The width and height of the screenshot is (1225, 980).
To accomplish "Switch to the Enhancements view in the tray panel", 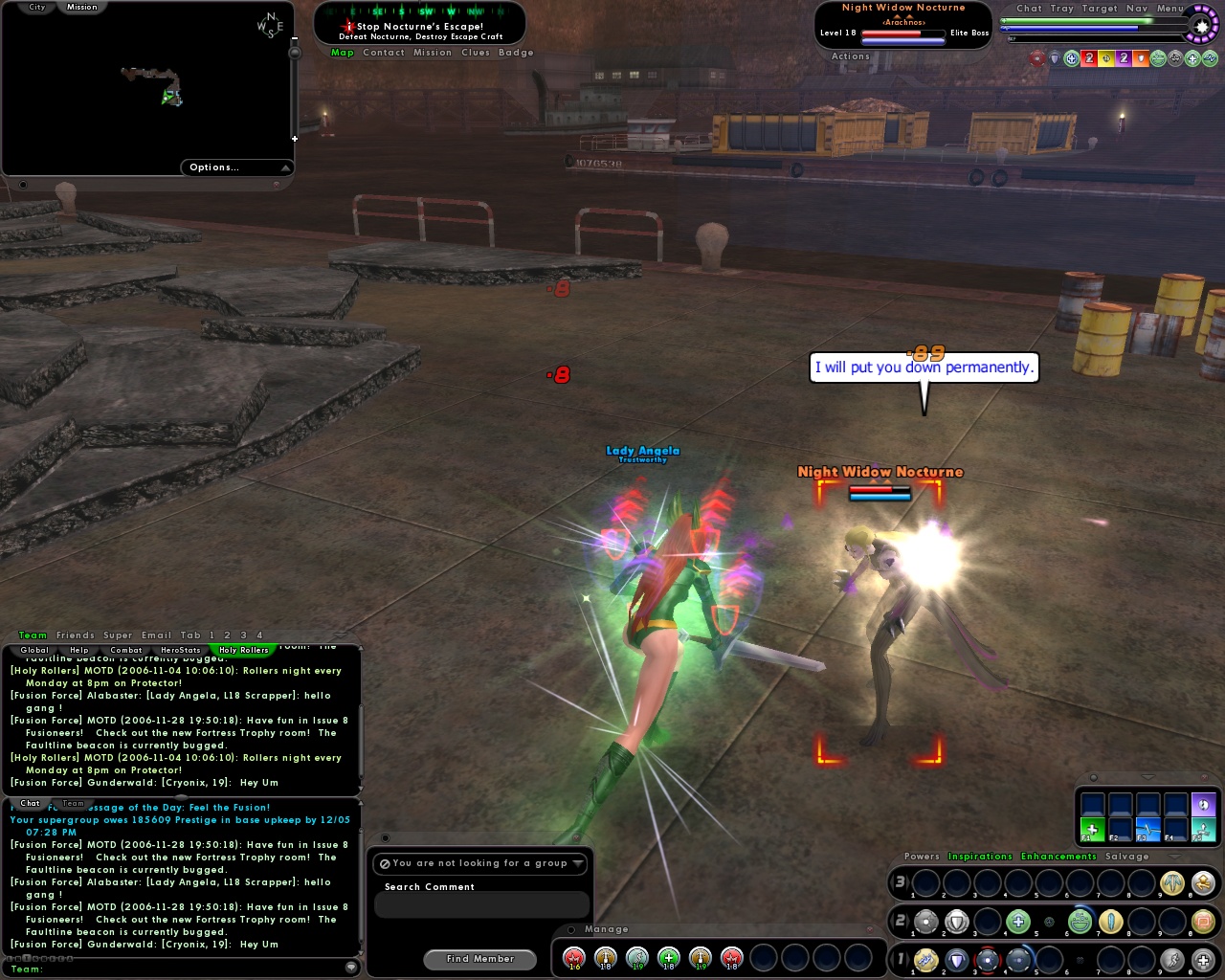I will click(x=1058, y=857).
